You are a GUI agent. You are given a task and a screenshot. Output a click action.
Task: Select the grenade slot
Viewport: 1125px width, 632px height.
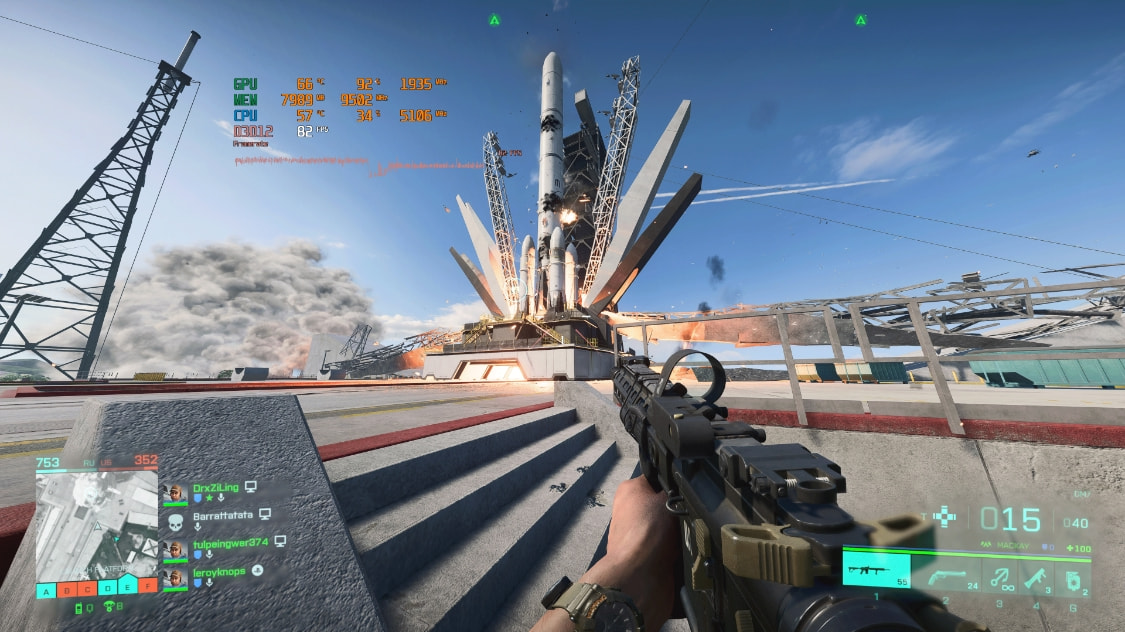click(x=1071, y=578)
